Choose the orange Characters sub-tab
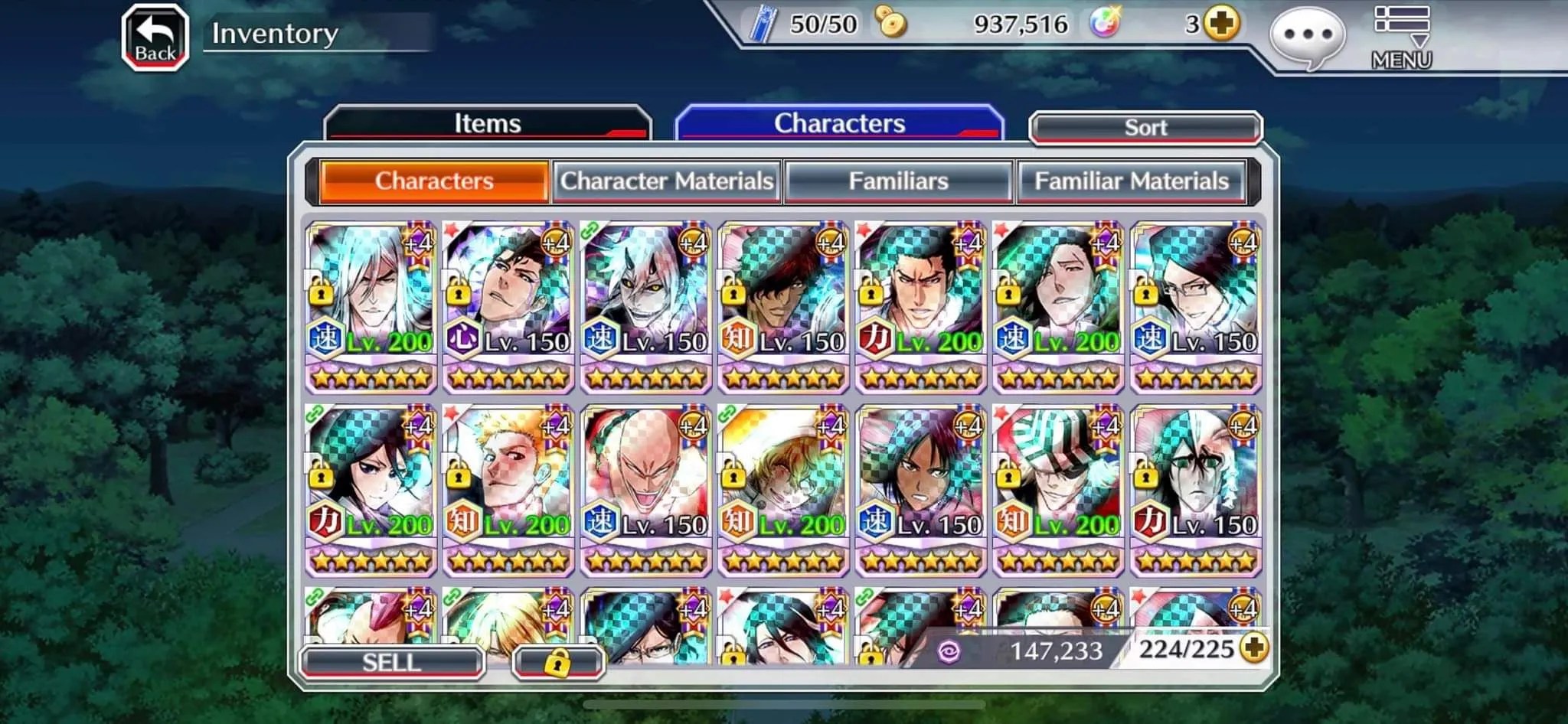Image resolution: width=1568 pixels, height=724 pixels. [x=434, y=181]
